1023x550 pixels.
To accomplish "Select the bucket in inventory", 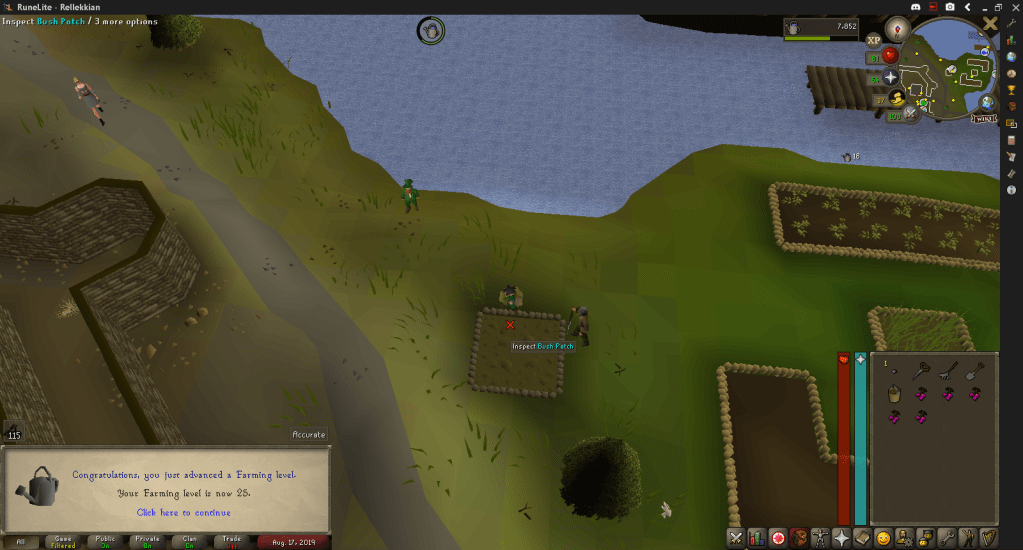I will 894,394.
